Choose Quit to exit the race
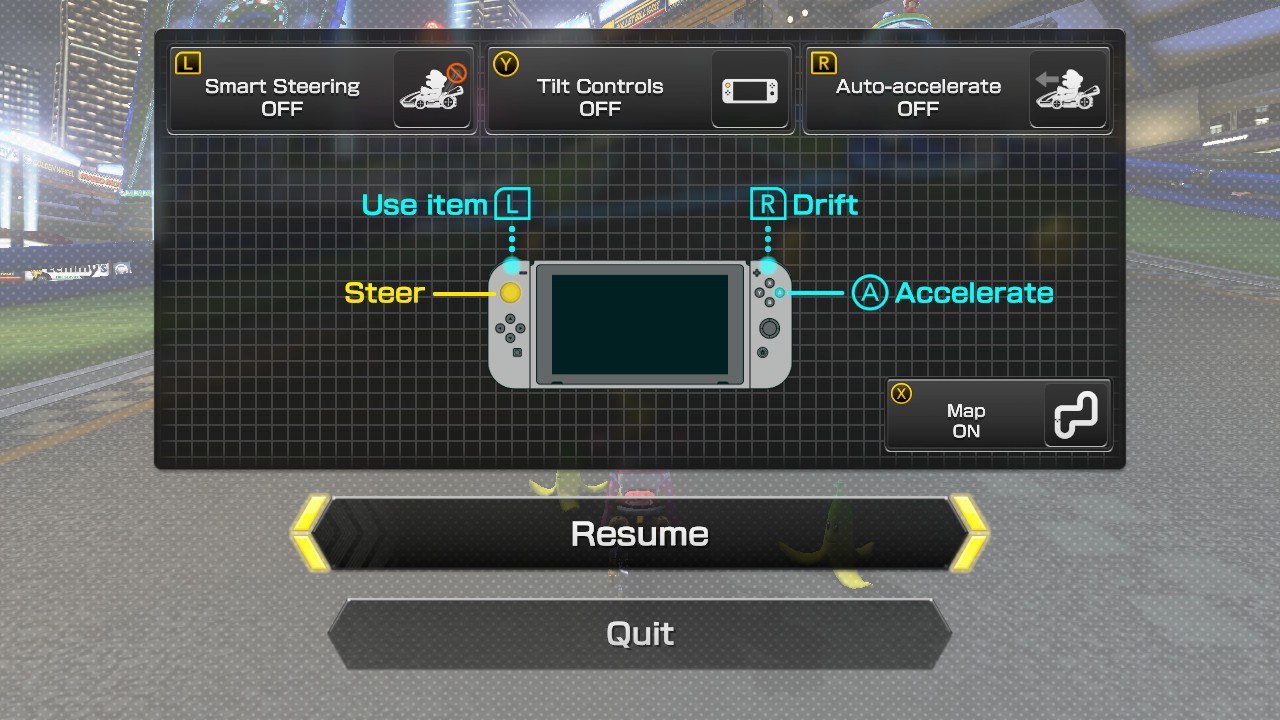 pyautogui.click(x=640, y=634)
